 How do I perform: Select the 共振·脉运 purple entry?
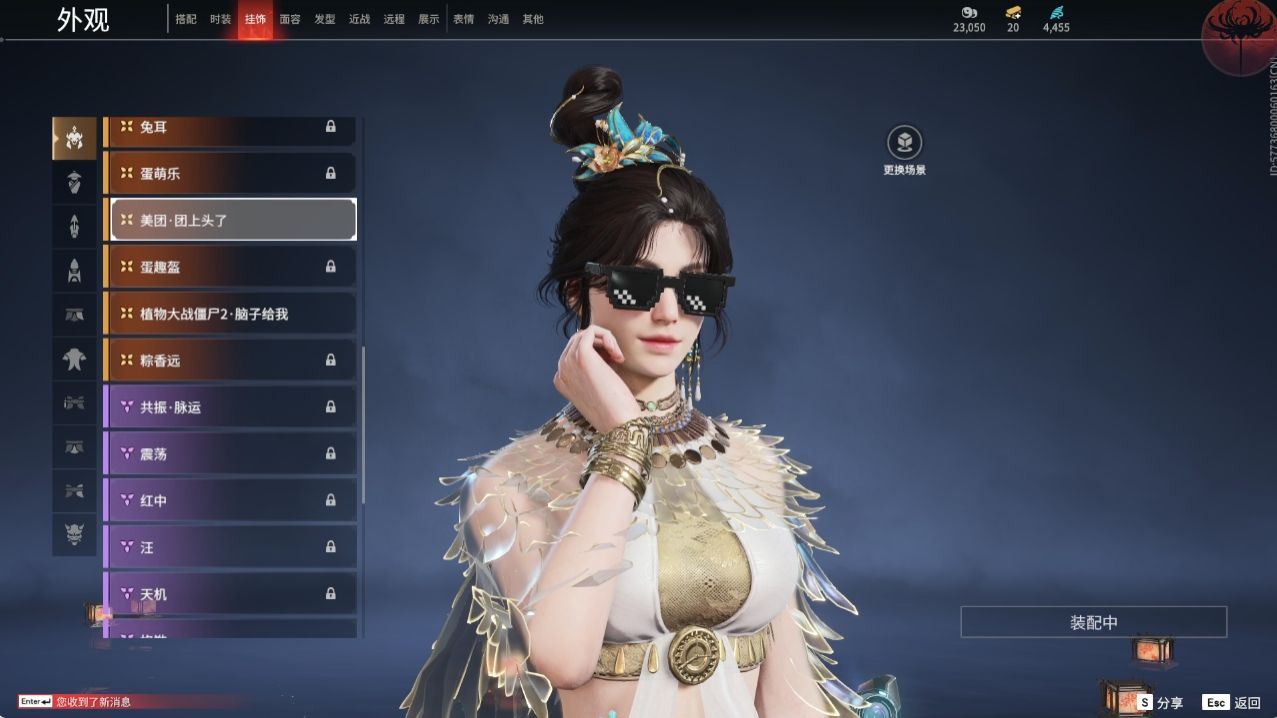230,407
